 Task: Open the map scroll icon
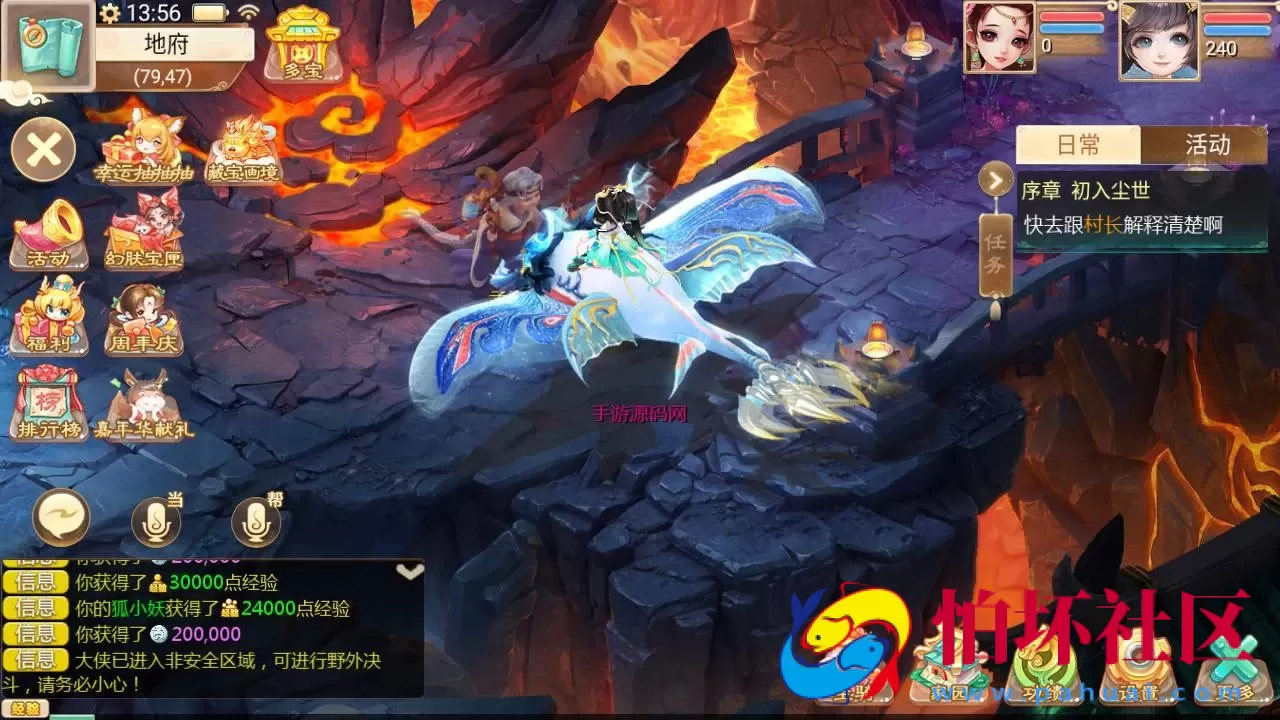pos(48,44)
